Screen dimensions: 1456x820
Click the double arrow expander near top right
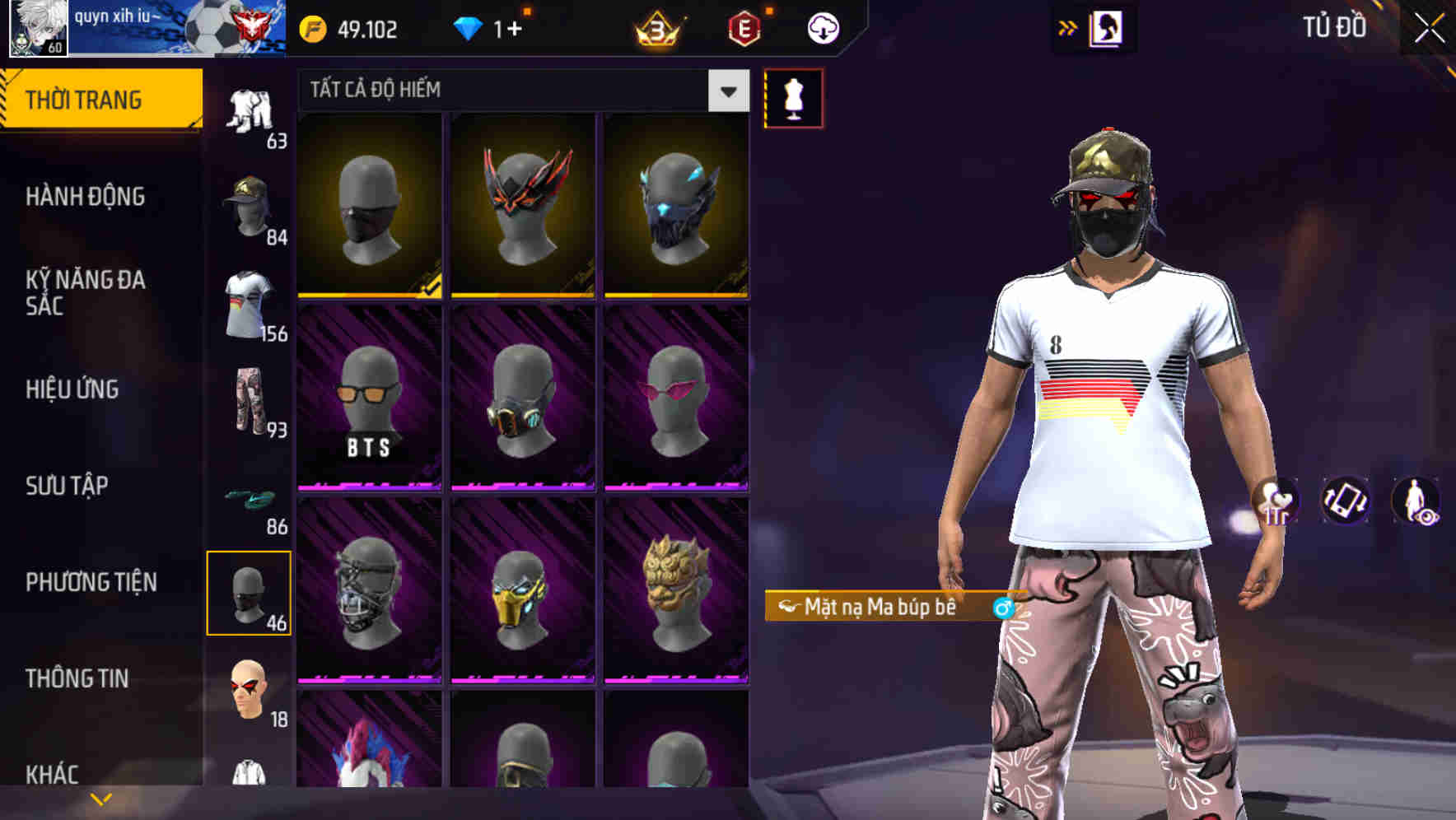click(1068, 26)
